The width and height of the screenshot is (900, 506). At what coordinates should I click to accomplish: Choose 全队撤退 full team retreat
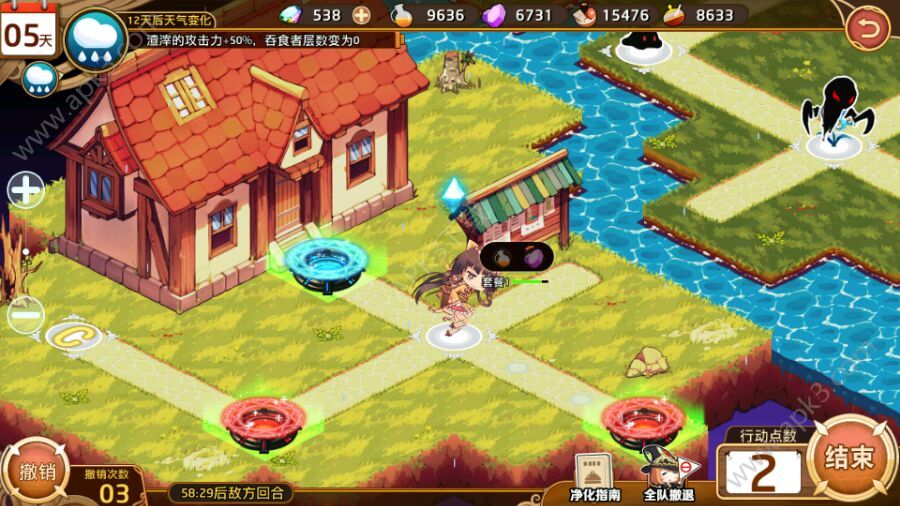[668, 474]
